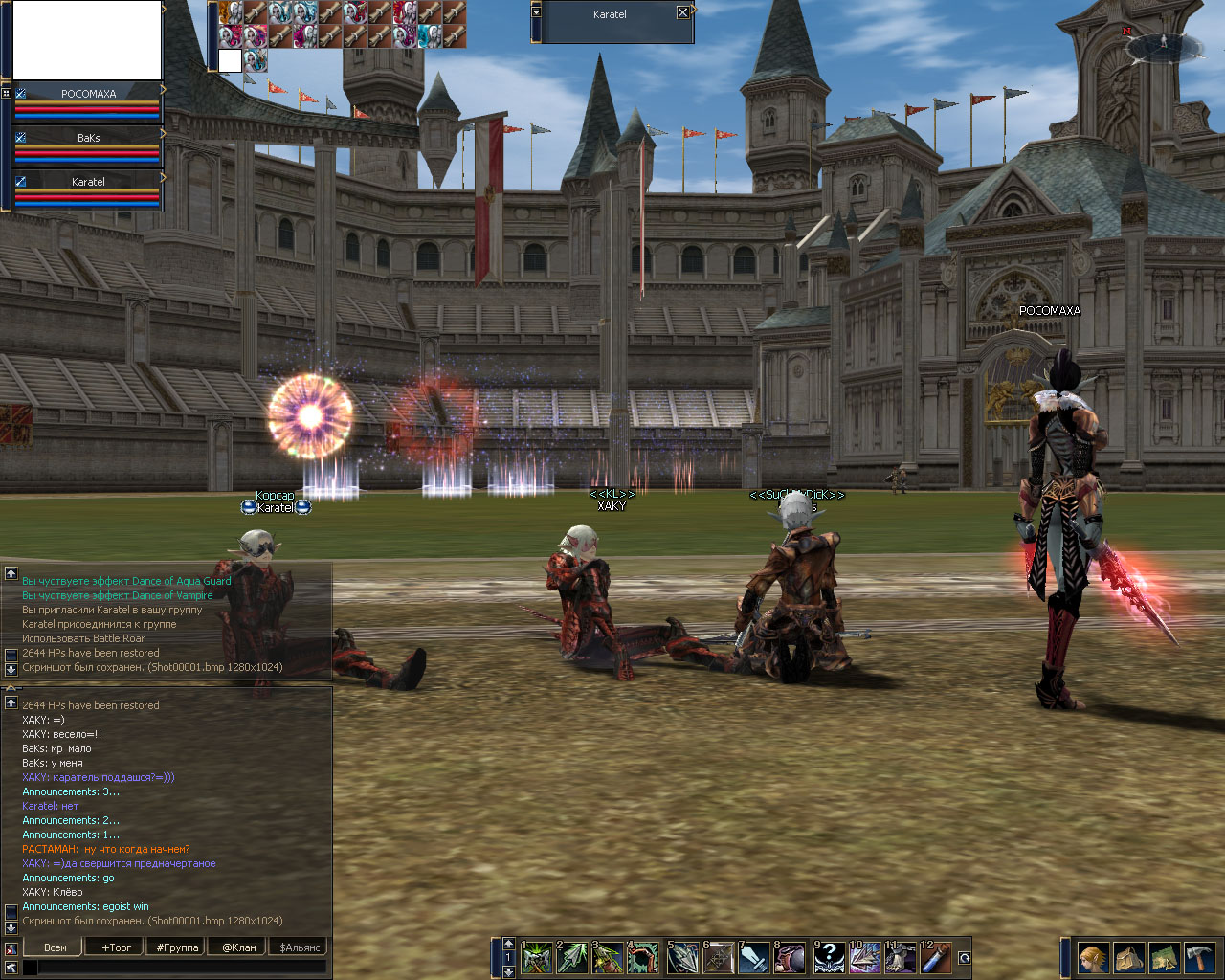Select party member BaKs
The image size is (1225, 980).
[88, 138]
